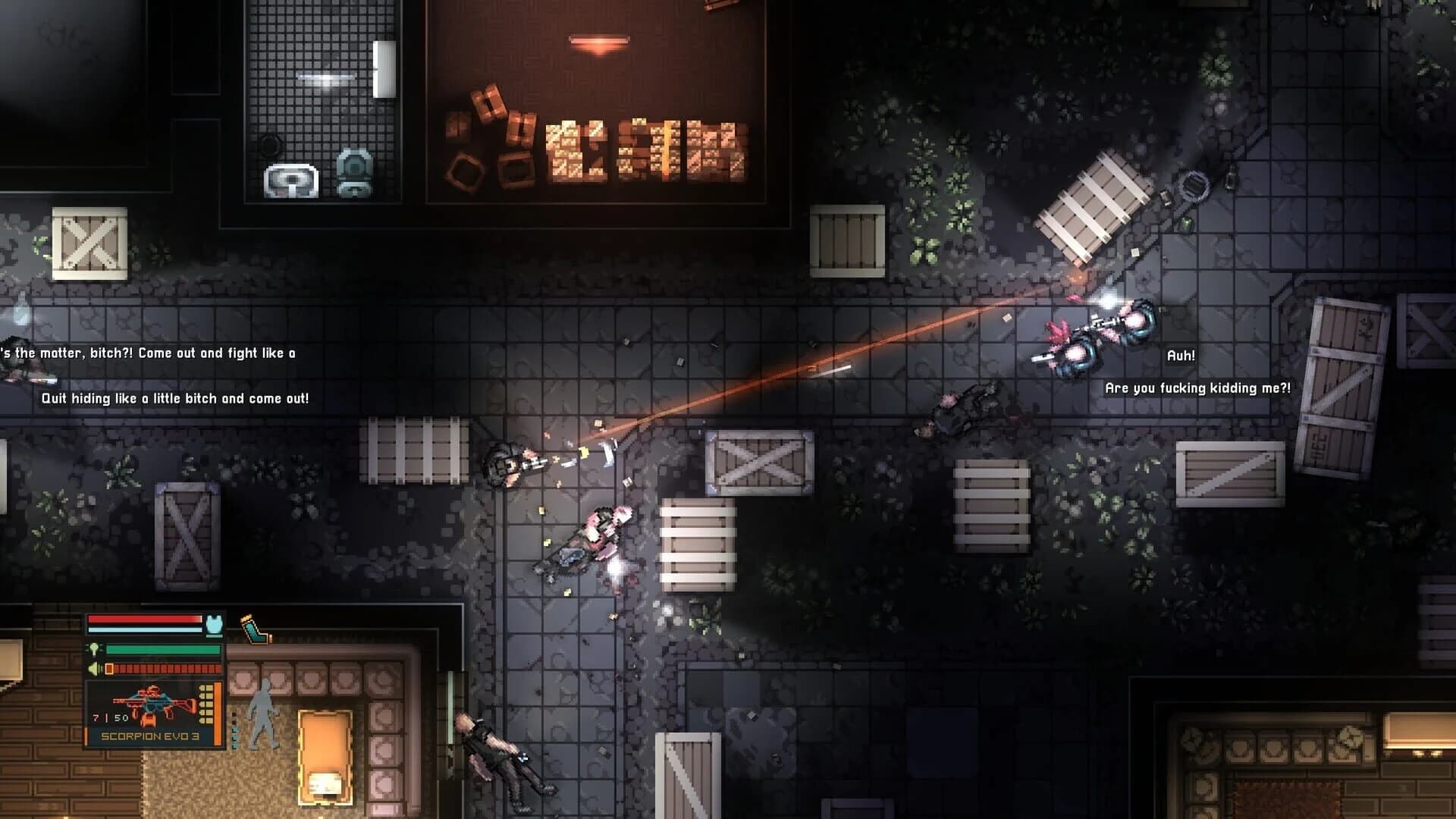Viewport: 1456px width, 819px height.
Task: Click the '7 | 50' ammo counter
Action: point(109,717)
